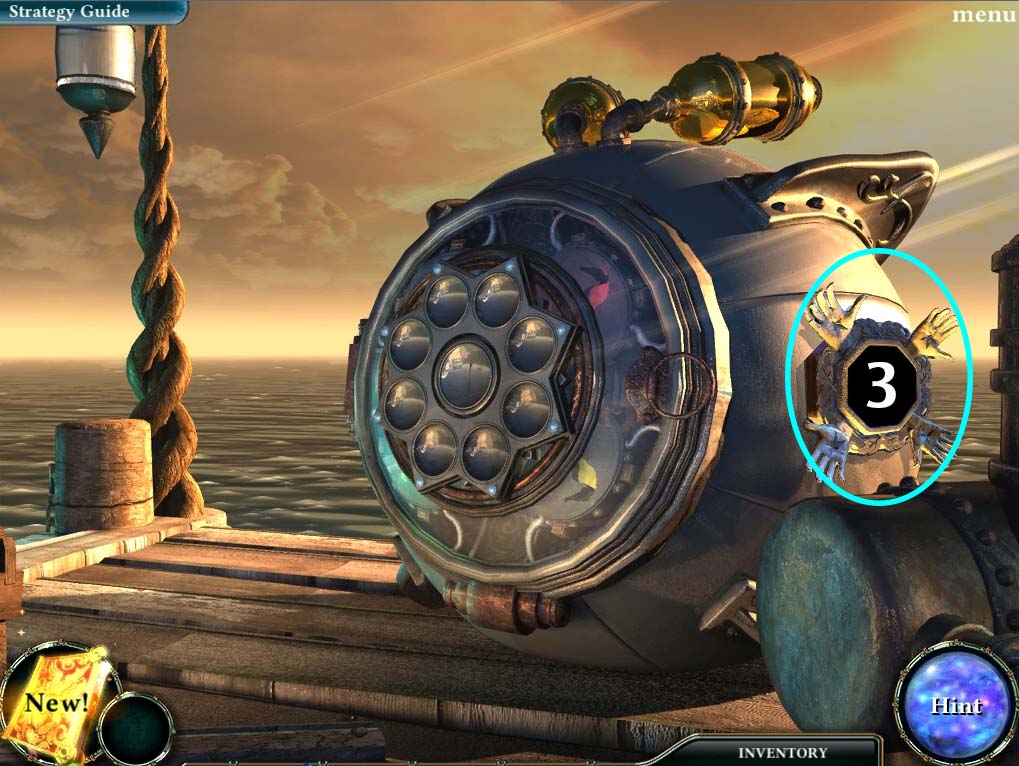Viewport: 1019px width, 766px height.
Task: Open the game menu
Action: point(984,15)
